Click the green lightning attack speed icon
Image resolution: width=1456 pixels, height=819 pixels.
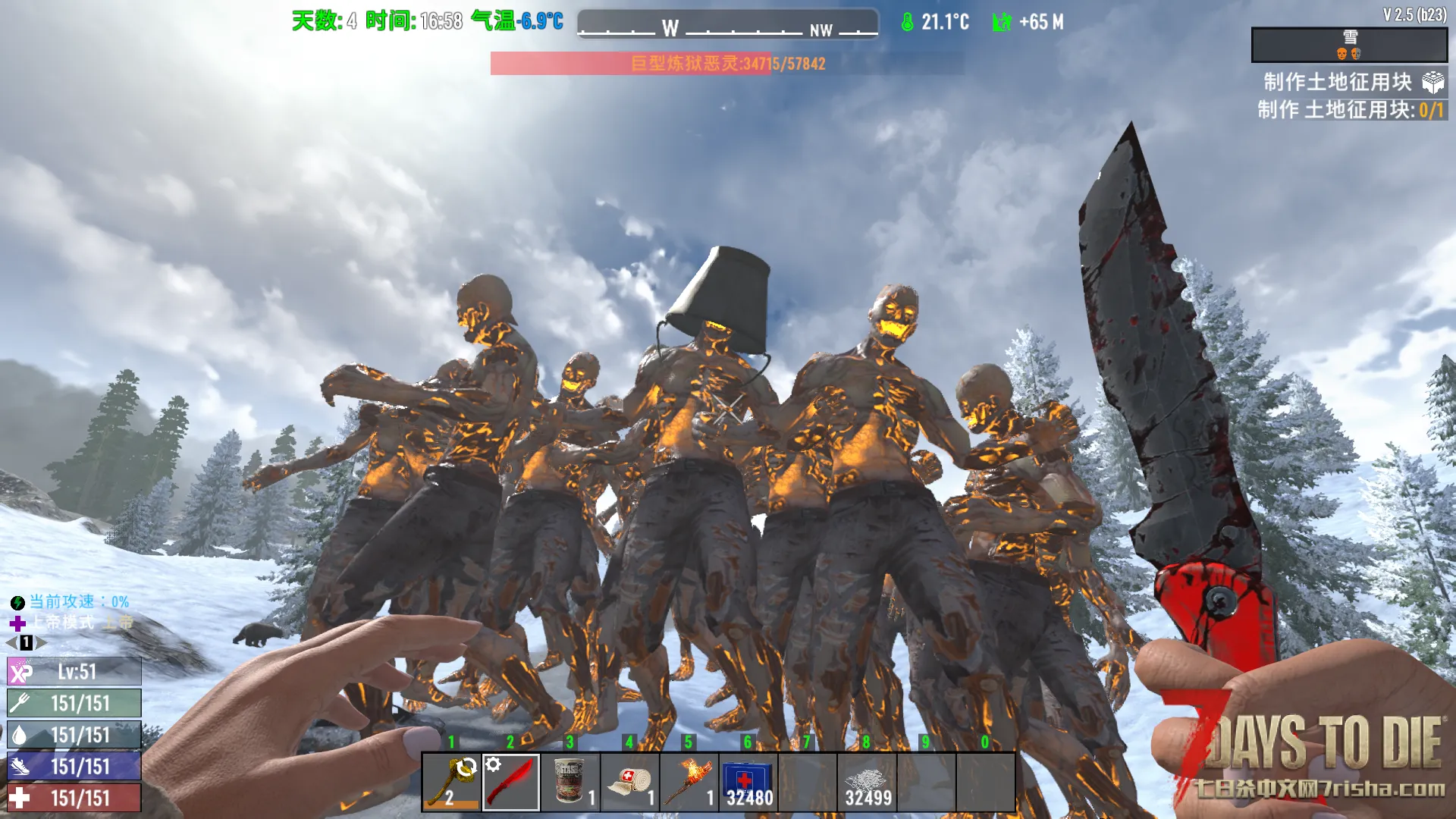[17, 603]
